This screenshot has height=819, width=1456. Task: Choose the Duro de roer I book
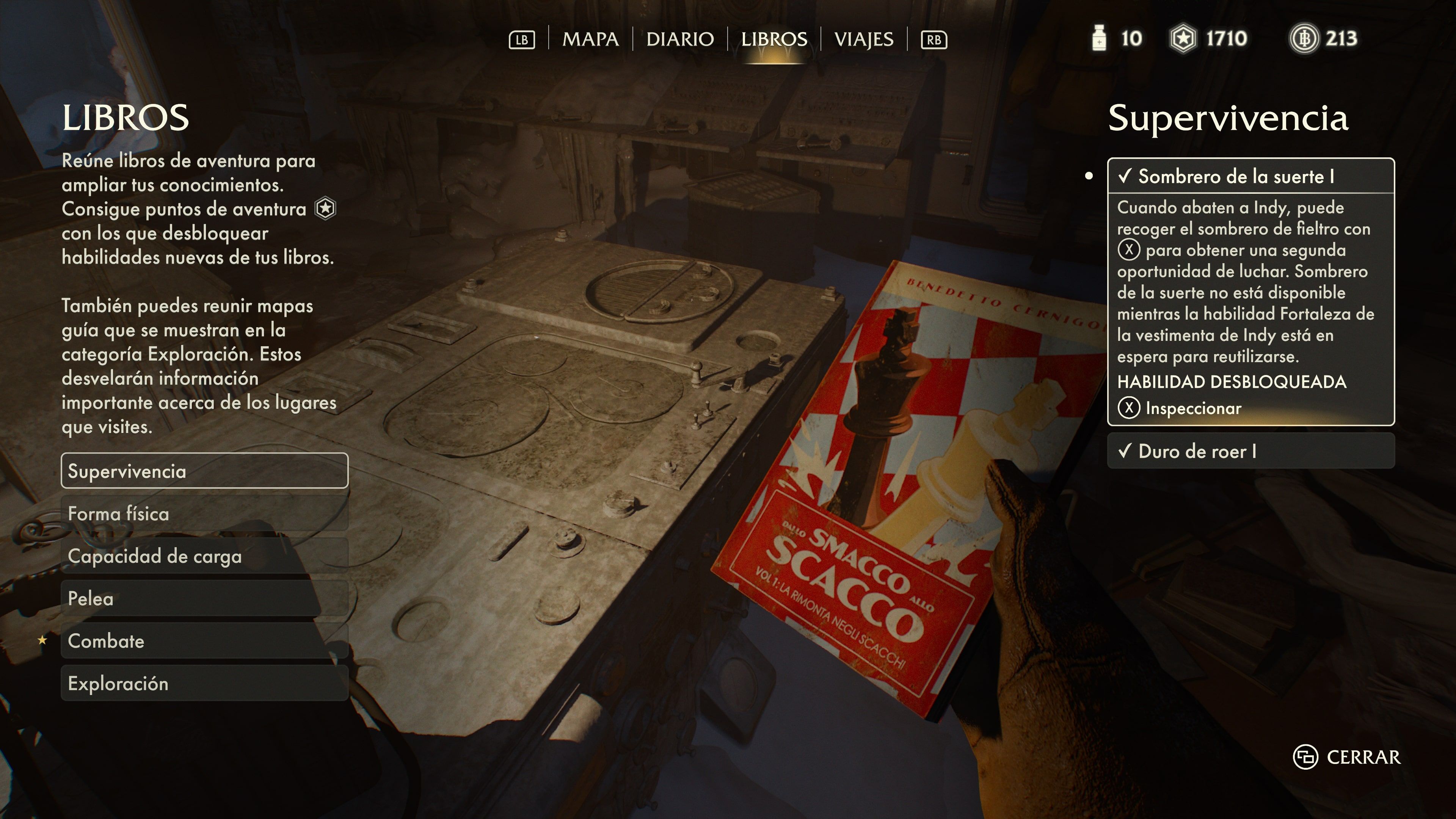[1250, 451]
